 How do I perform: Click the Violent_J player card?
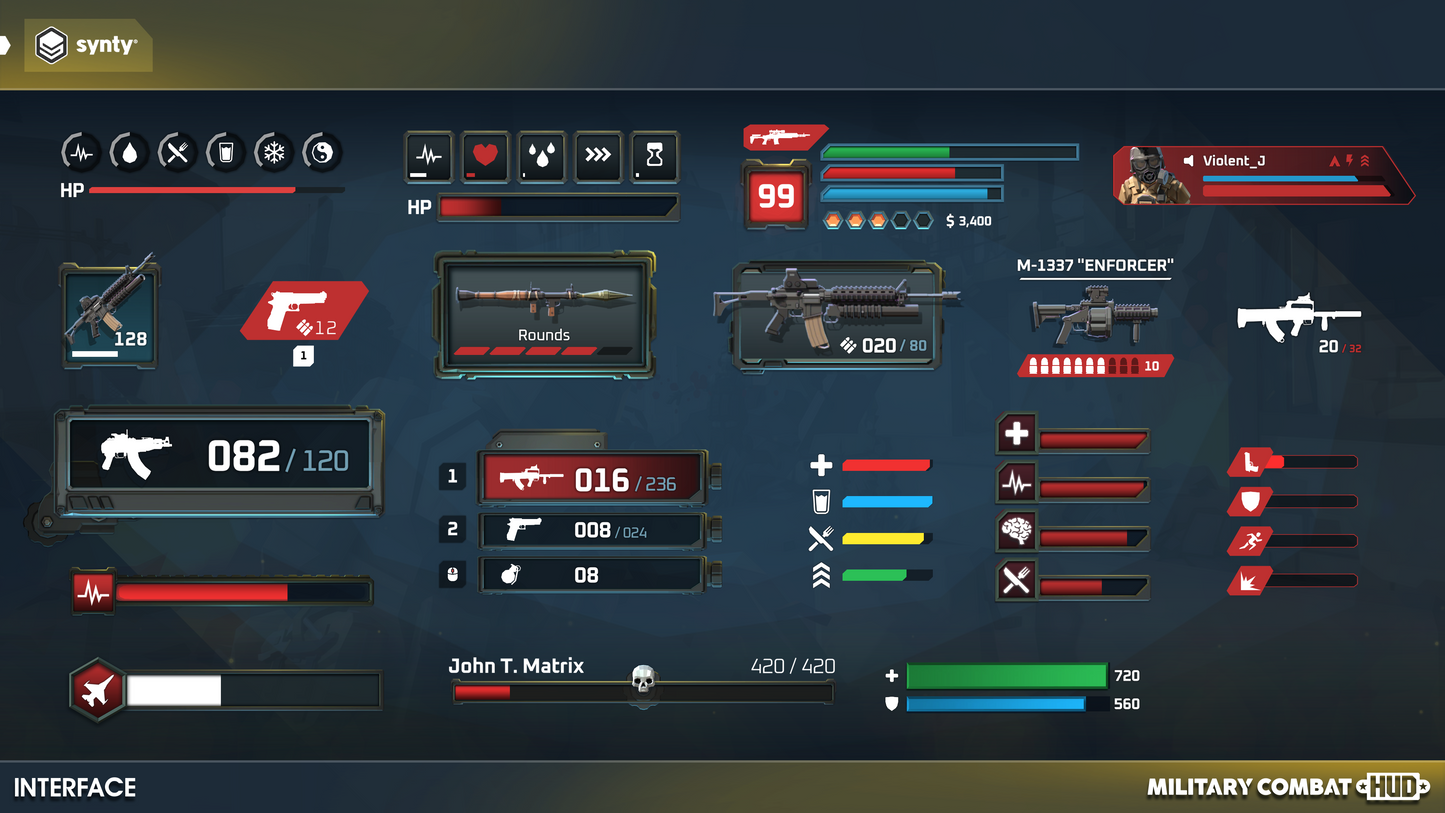click(x=1262, y=176)
